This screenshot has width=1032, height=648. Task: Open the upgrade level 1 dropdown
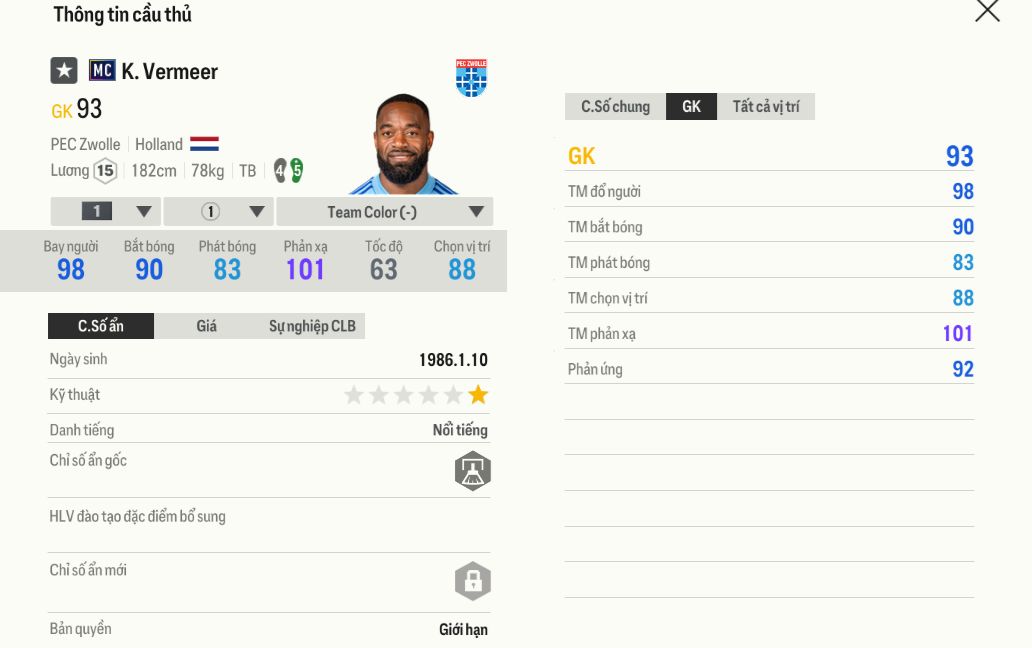pyautogui.click(x=105, y=212)
